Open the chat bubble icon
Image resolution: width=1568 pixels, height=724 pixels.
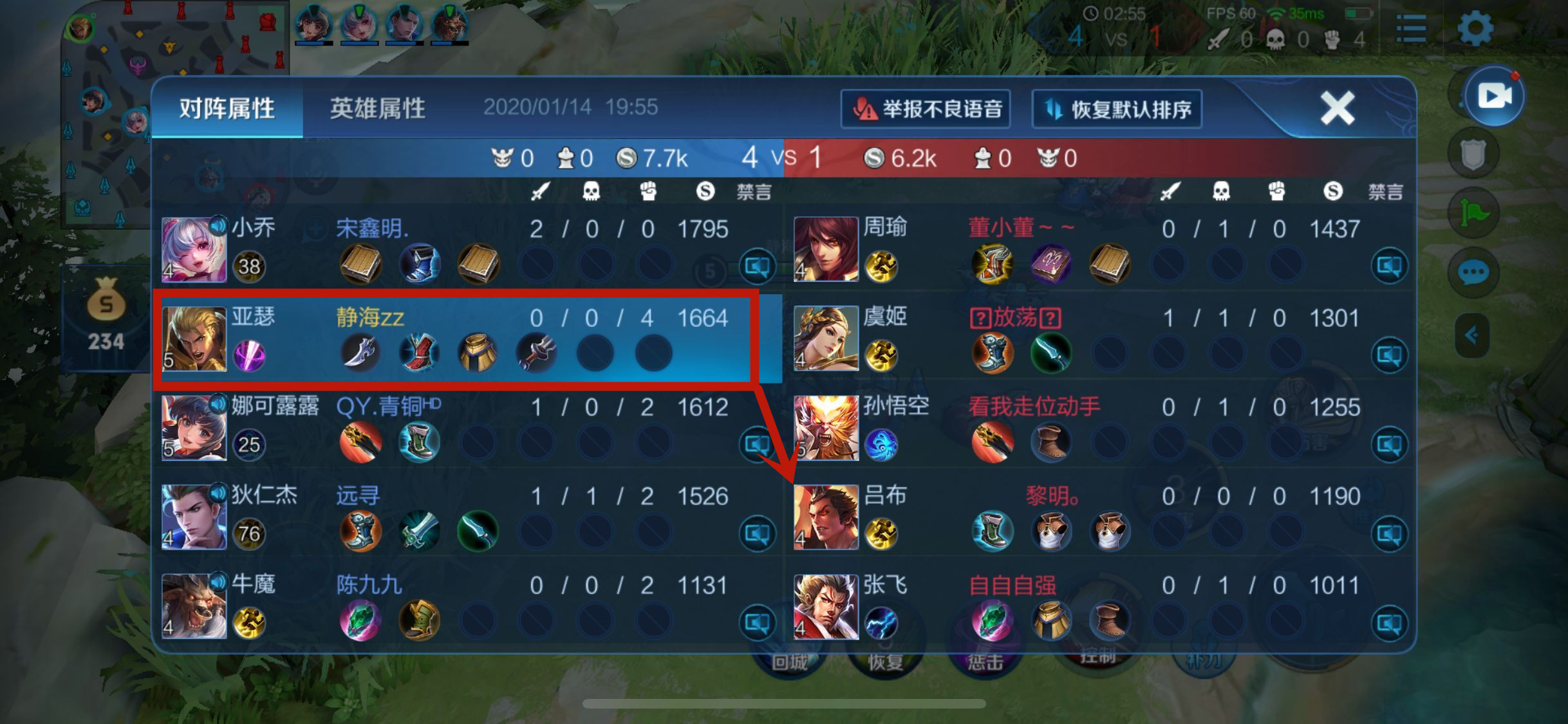pos(1473,272)
